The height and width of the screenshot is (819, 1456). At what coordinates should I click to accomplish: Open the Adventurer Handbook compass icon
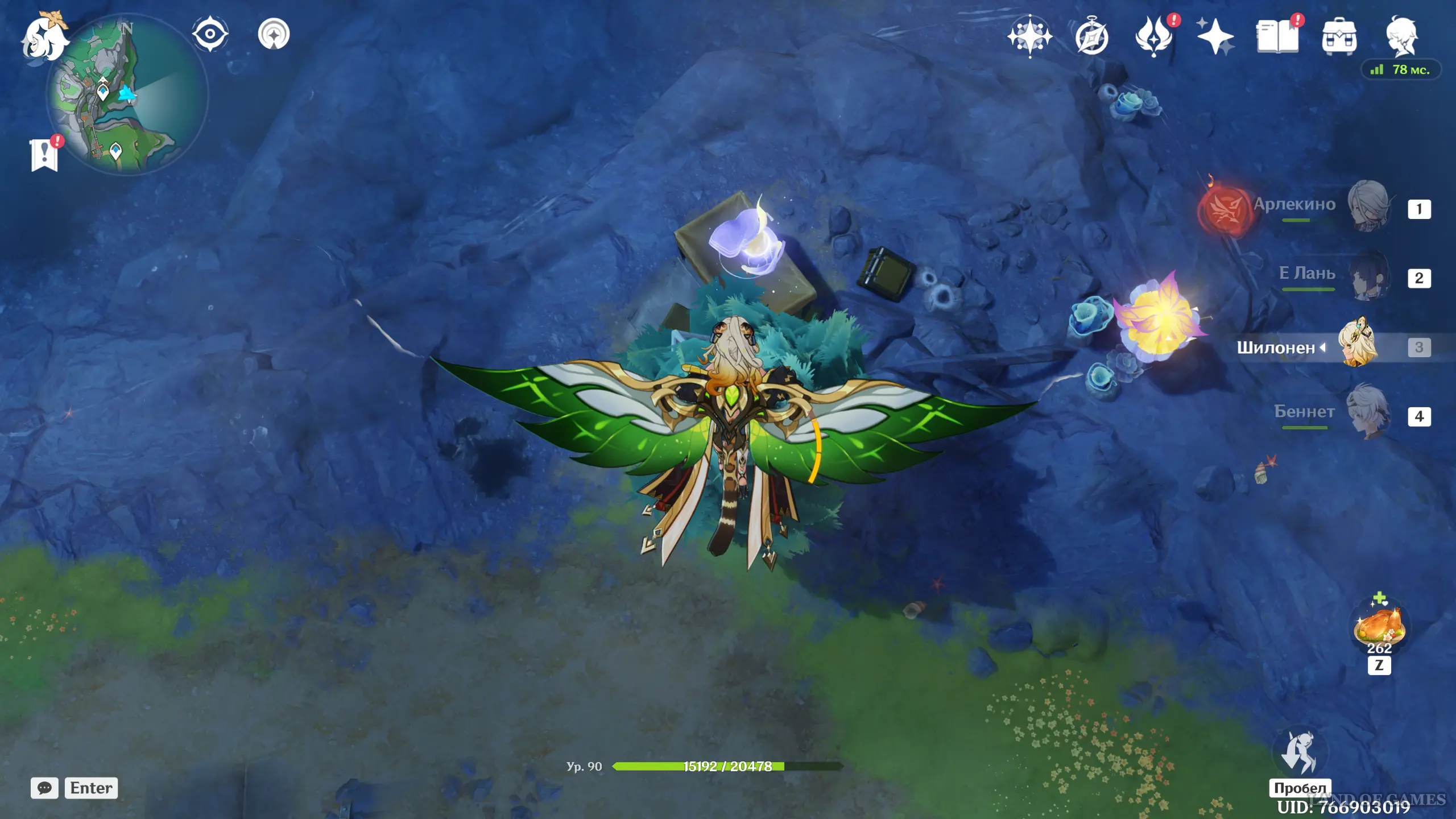point(1091,38)
